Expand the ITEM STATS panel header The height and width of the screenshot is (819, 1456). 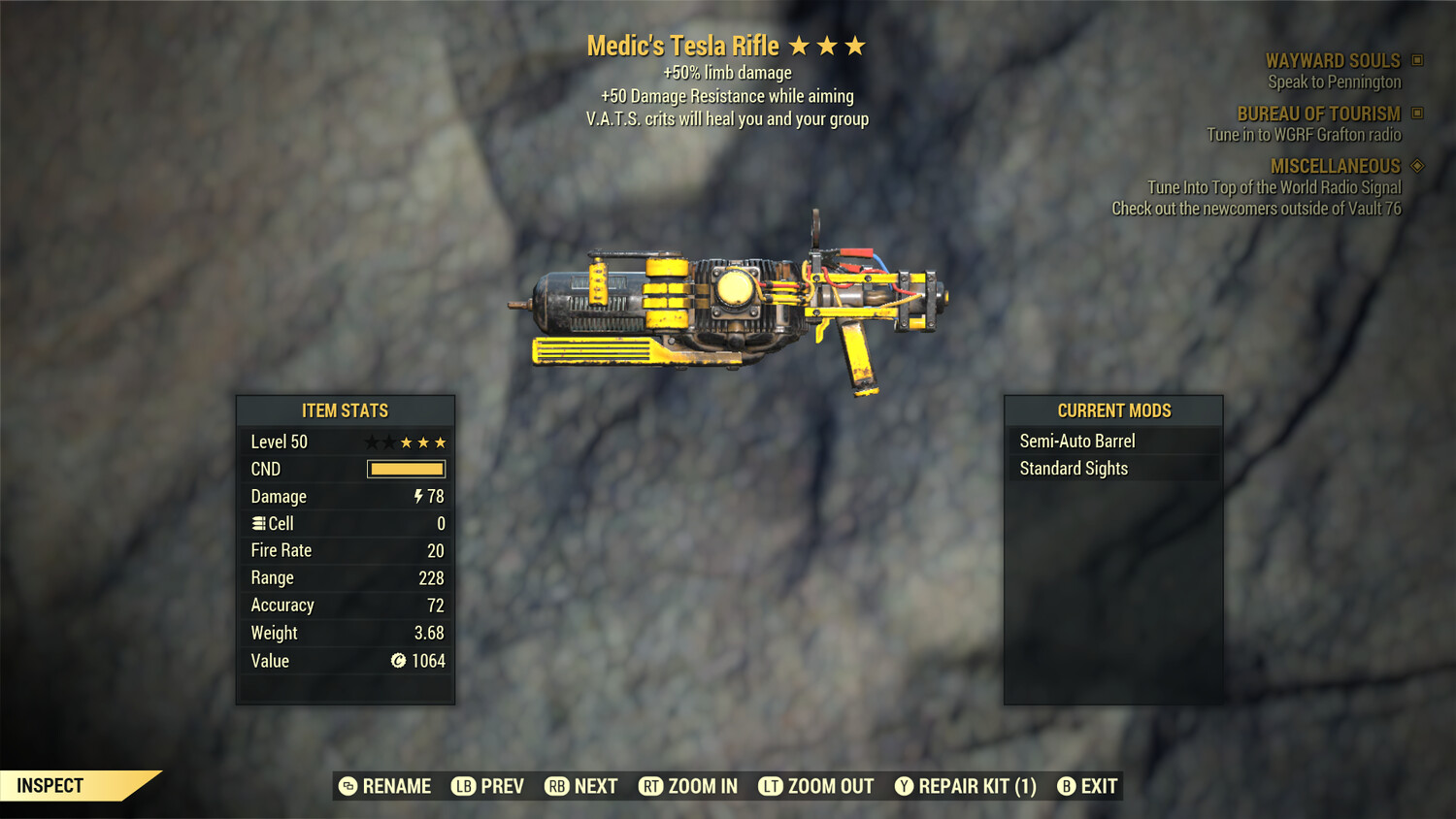tap(345, 410)
